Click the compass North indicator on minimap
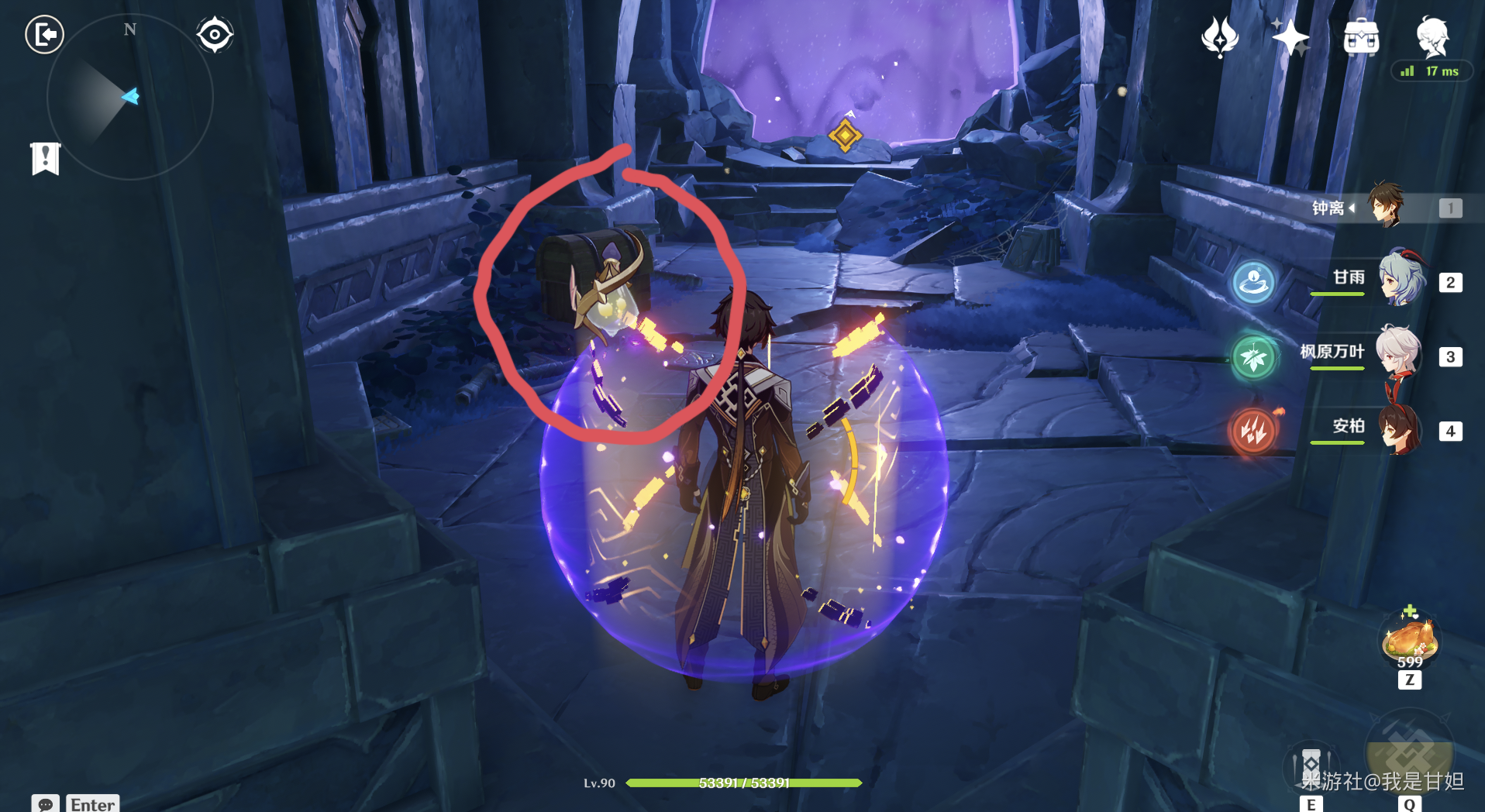Image resolution: width=1485 pixels, height=812 pixels. [129, 29]
